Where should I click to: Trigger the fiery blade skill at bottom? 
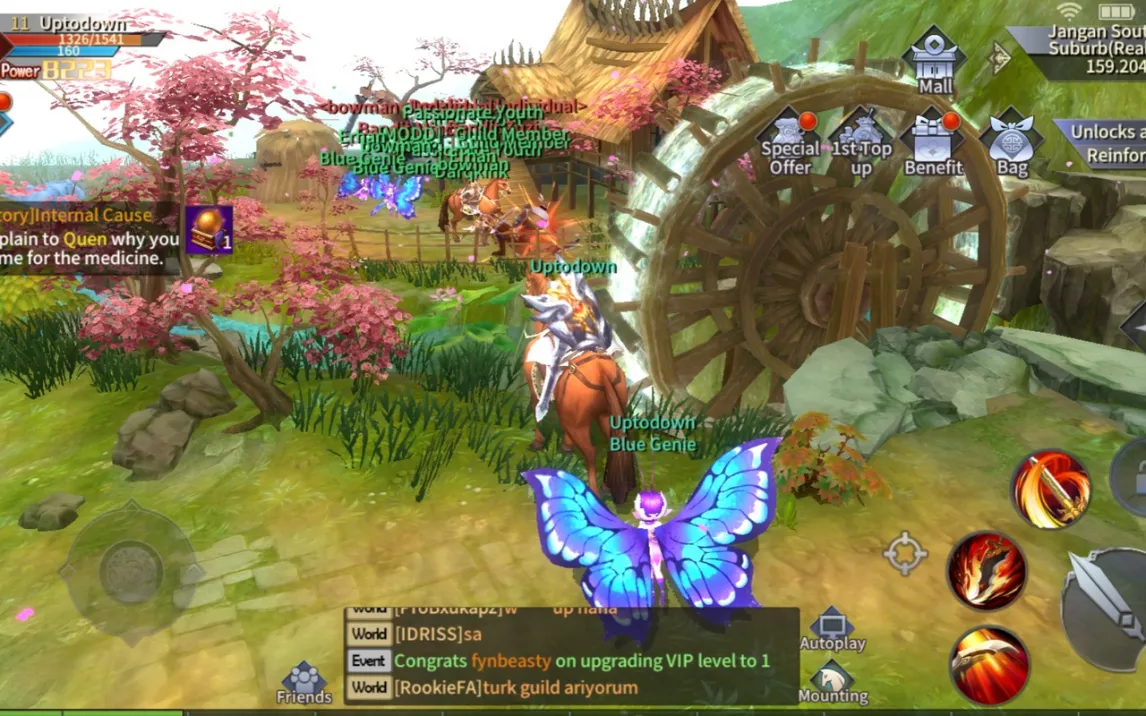[989, 665]
